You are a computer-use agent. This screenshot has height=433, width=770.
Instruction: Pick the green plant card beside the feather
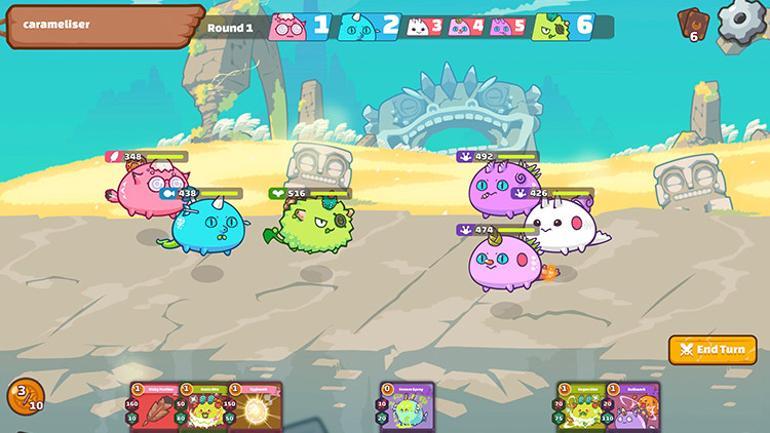204,408
